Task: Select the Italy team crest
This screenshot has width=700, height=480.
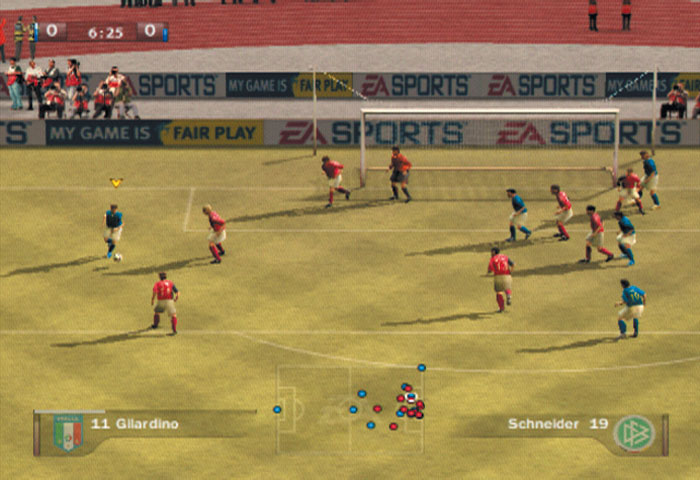Action: click(68, 432)
